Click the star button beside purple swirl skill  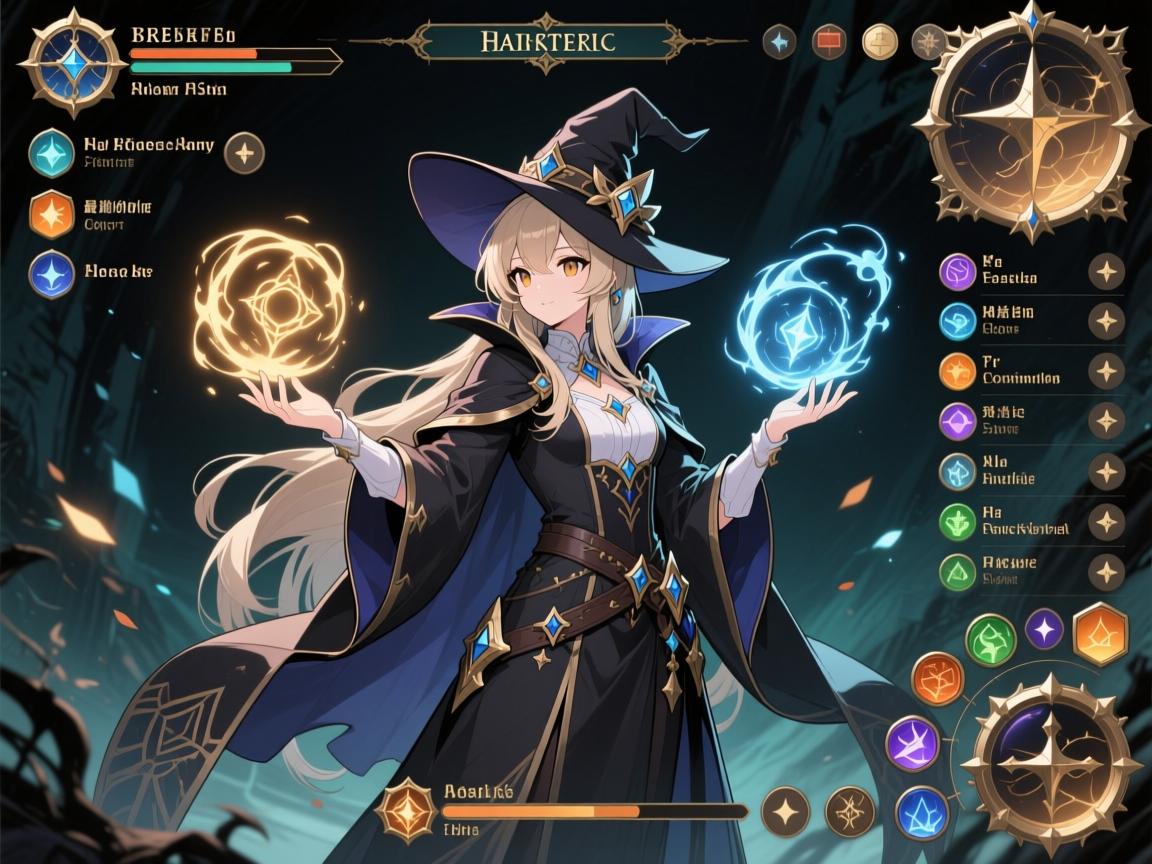(x=1106, y=271)
